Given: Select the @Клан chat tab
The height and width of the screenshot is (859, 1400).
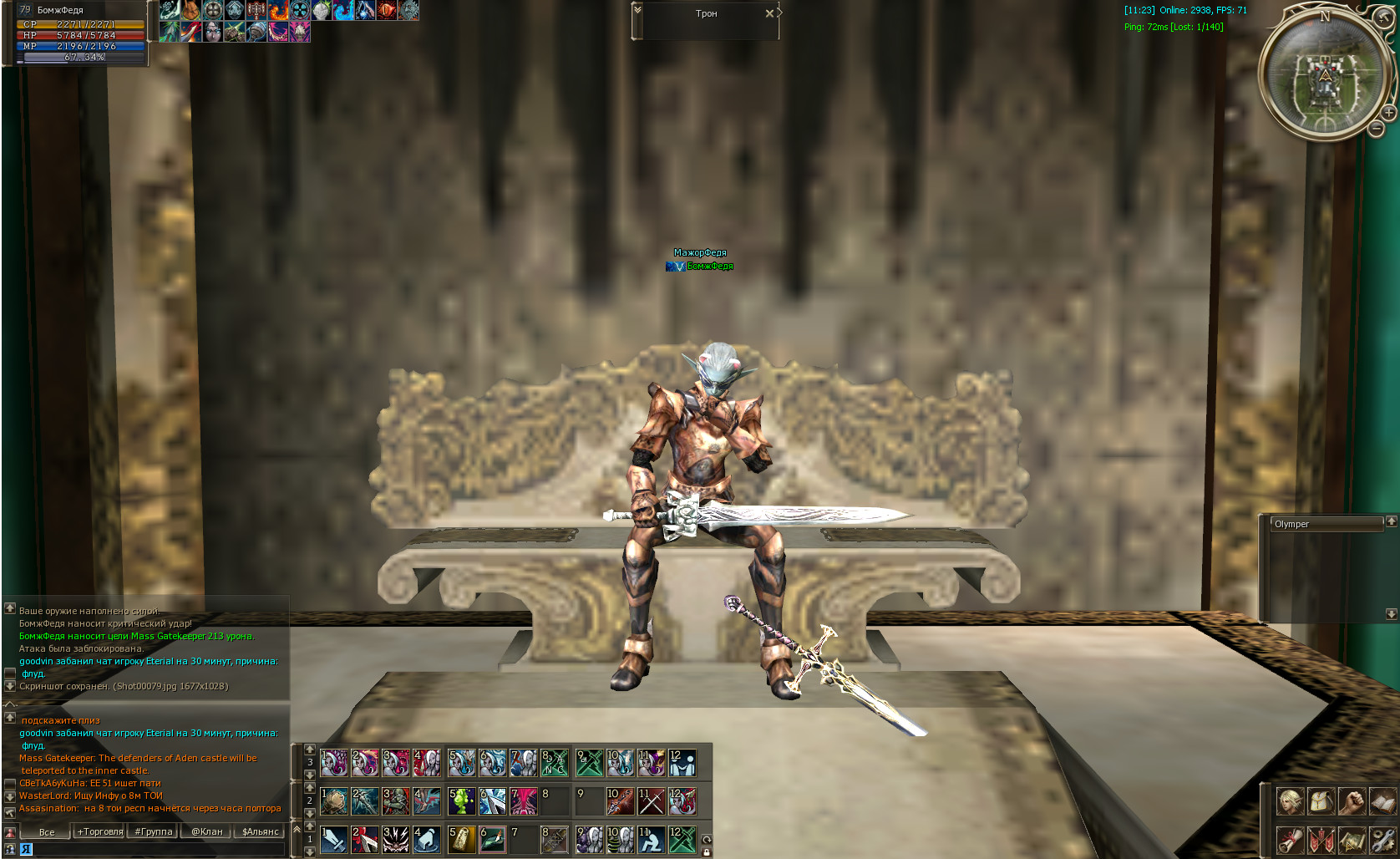Looking at the screenshot, I should pos(207,831).
